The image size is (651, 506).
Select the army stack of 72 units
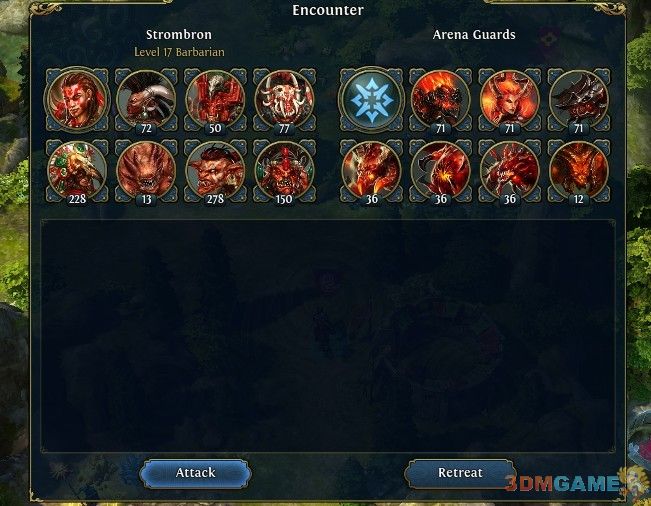tap(147, 99)
